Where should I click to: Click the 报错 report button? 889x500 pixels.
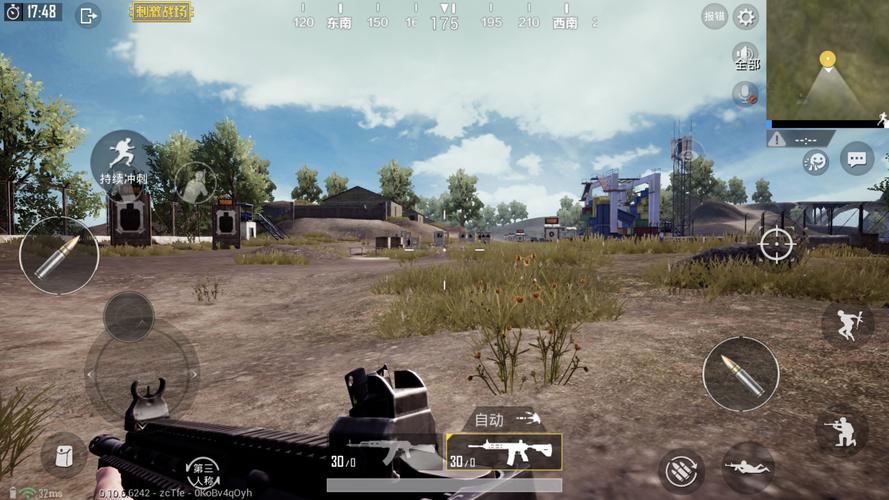pos(714,16)
